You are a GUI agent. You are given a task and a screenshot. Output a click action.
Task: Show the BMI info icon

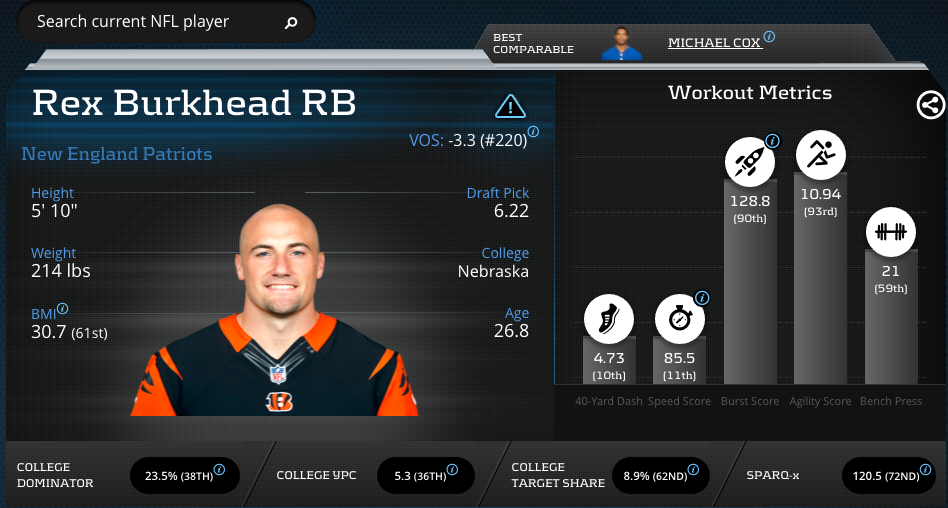pos(63,310)
